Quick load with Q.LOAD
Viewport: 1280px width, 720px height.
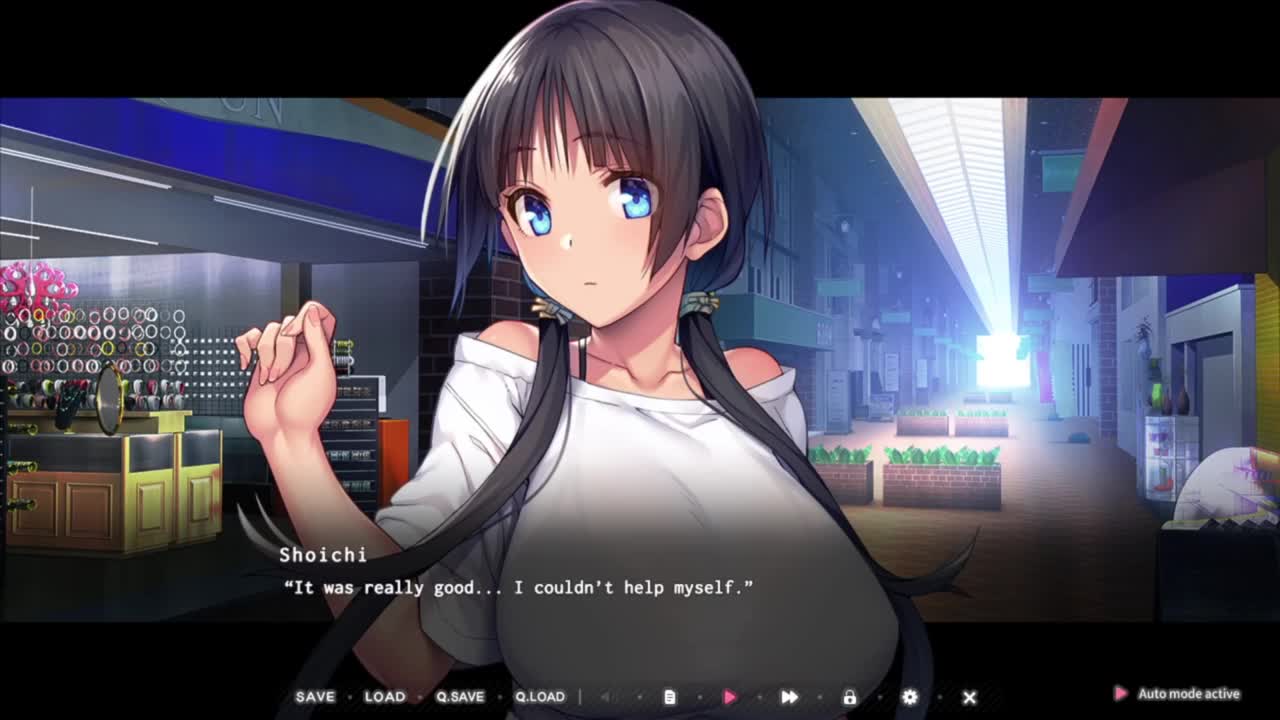pyautogui.click(x=540, y=697)
